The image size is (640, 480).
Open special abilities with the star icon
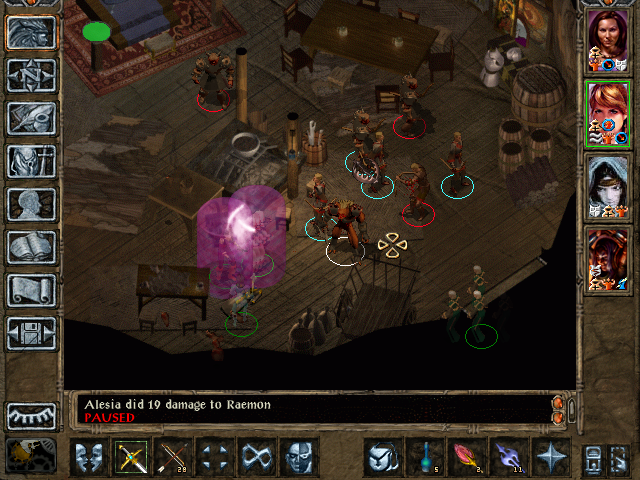[x=550, y=457]
